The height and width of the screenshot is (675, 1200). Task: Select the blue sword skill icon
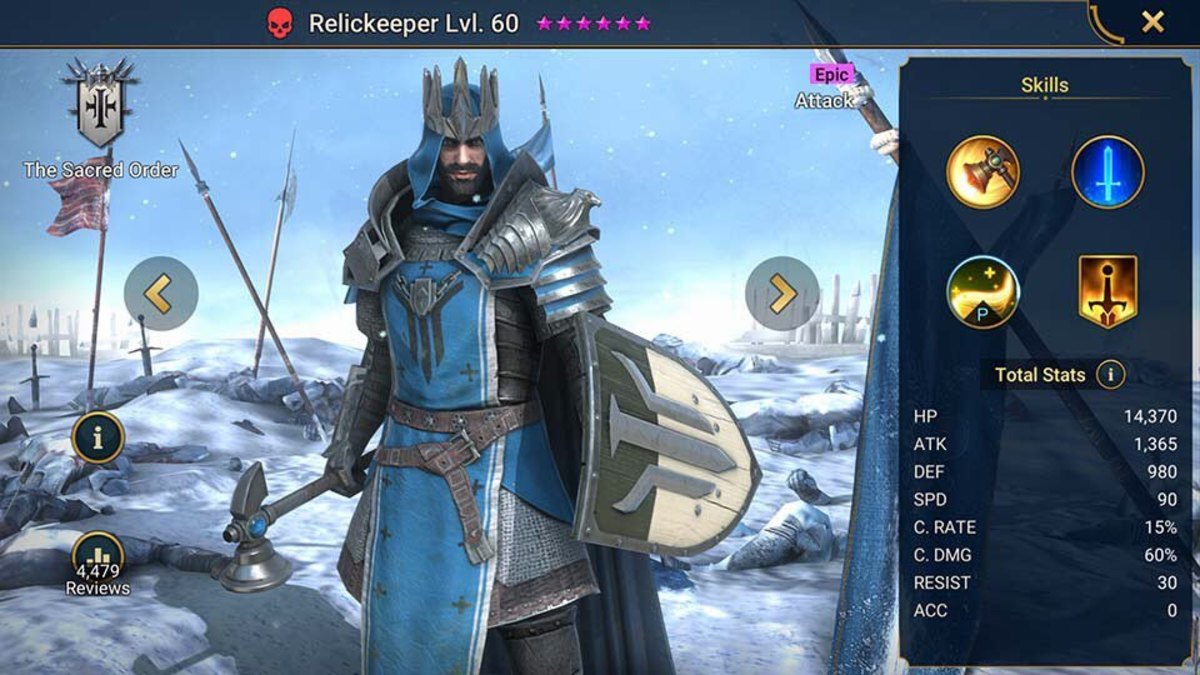click(x=1108, y=172)
